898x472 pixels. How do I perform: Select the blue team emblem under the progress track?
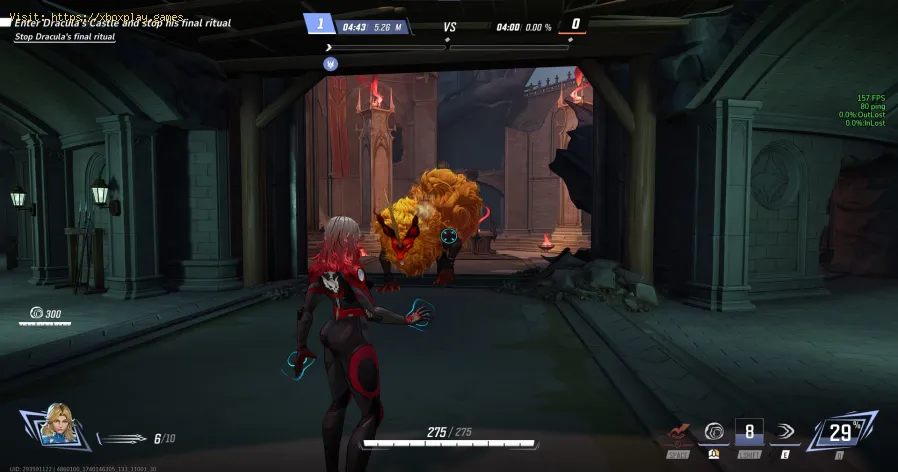tap(331, 63)
